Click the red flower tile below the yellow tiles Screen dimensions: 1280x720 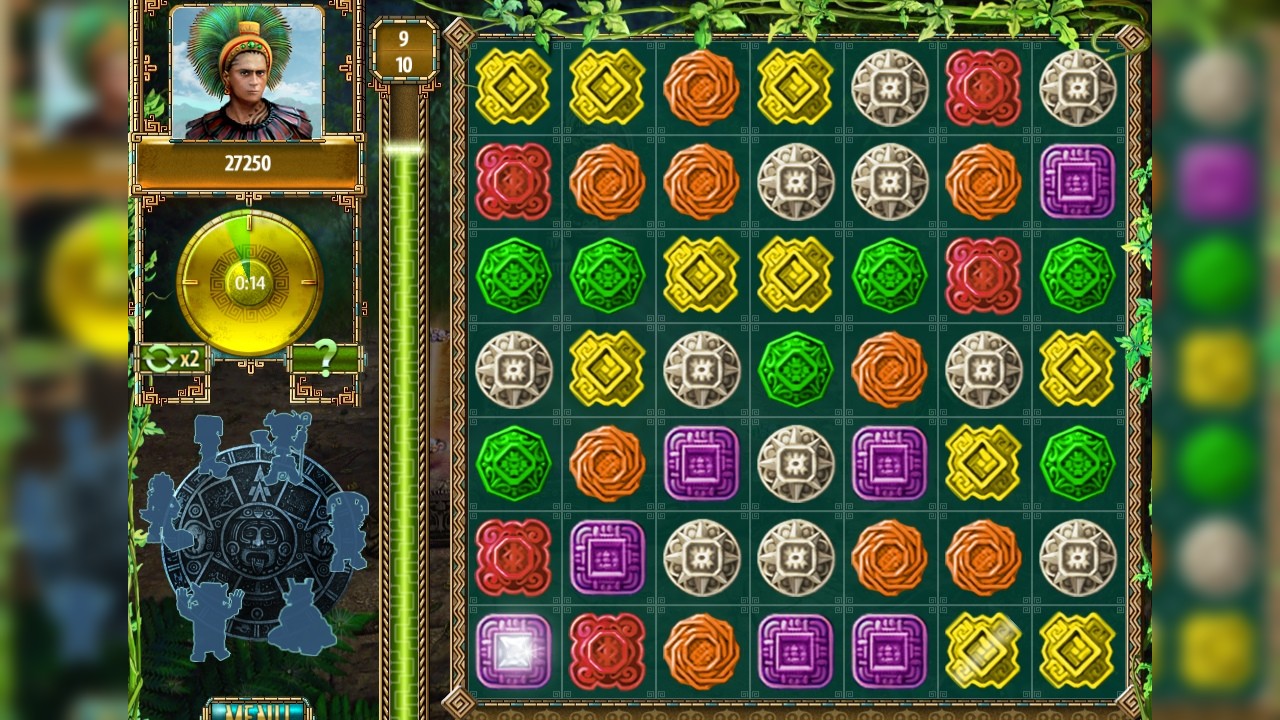[513, 182]
